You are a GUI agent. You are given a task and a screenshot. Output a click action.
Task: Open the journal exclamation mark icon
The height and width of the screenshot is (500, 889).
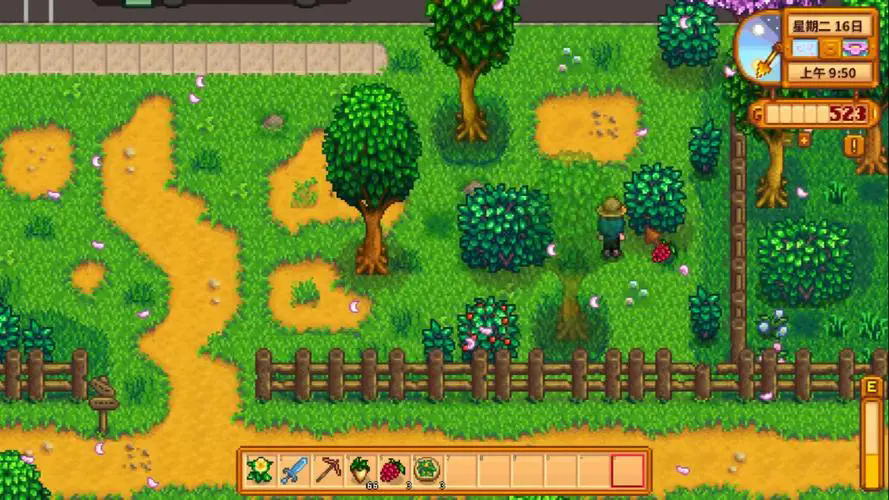pos(855,146)
